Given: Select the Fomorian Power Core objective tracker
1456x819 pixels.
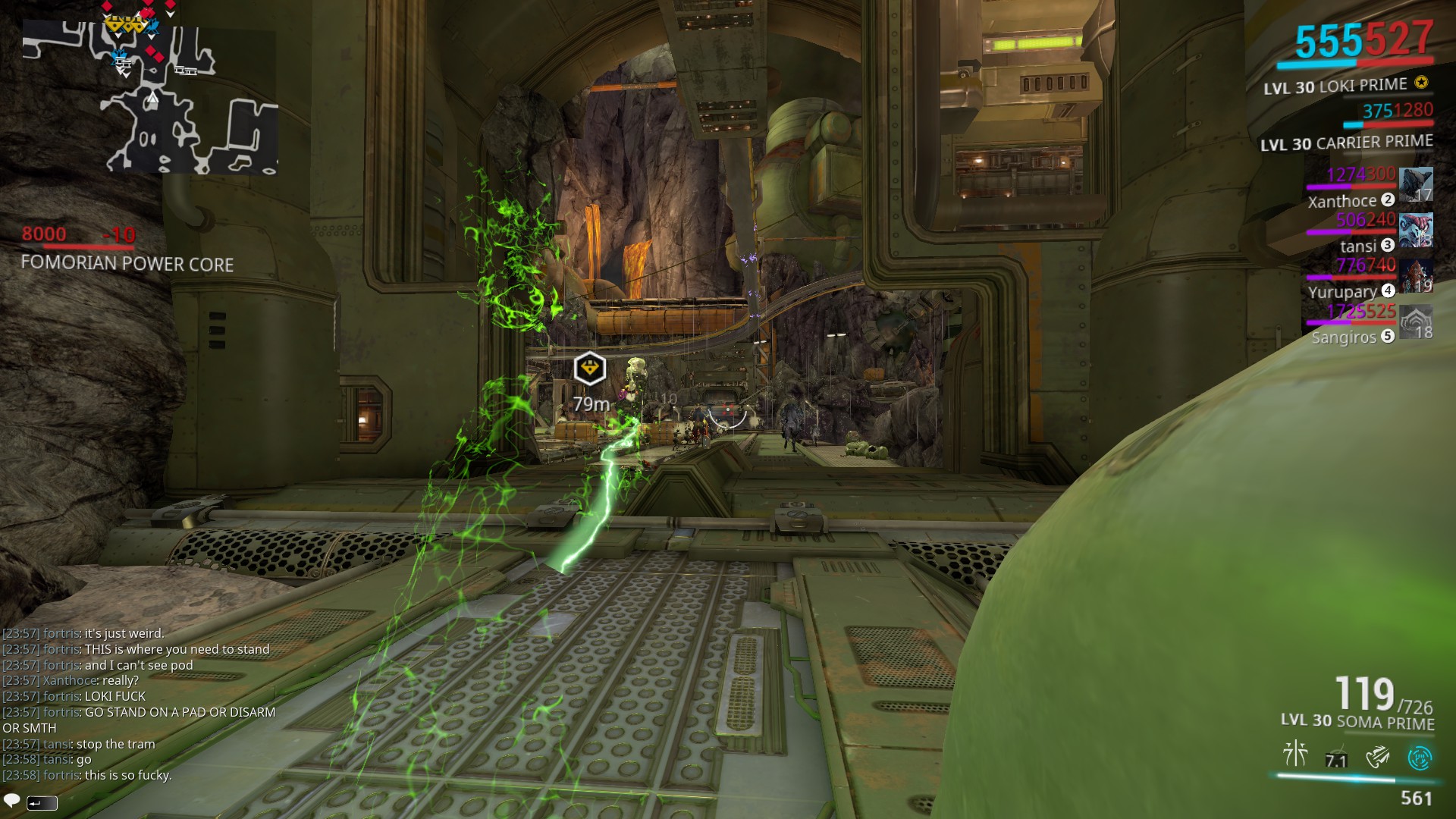Looking at the screenshot, I should tap(127, 263).
